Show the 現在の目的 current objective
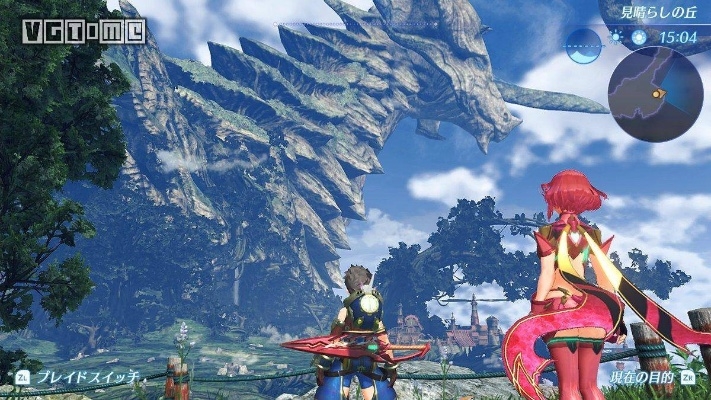 click(640, 378)
